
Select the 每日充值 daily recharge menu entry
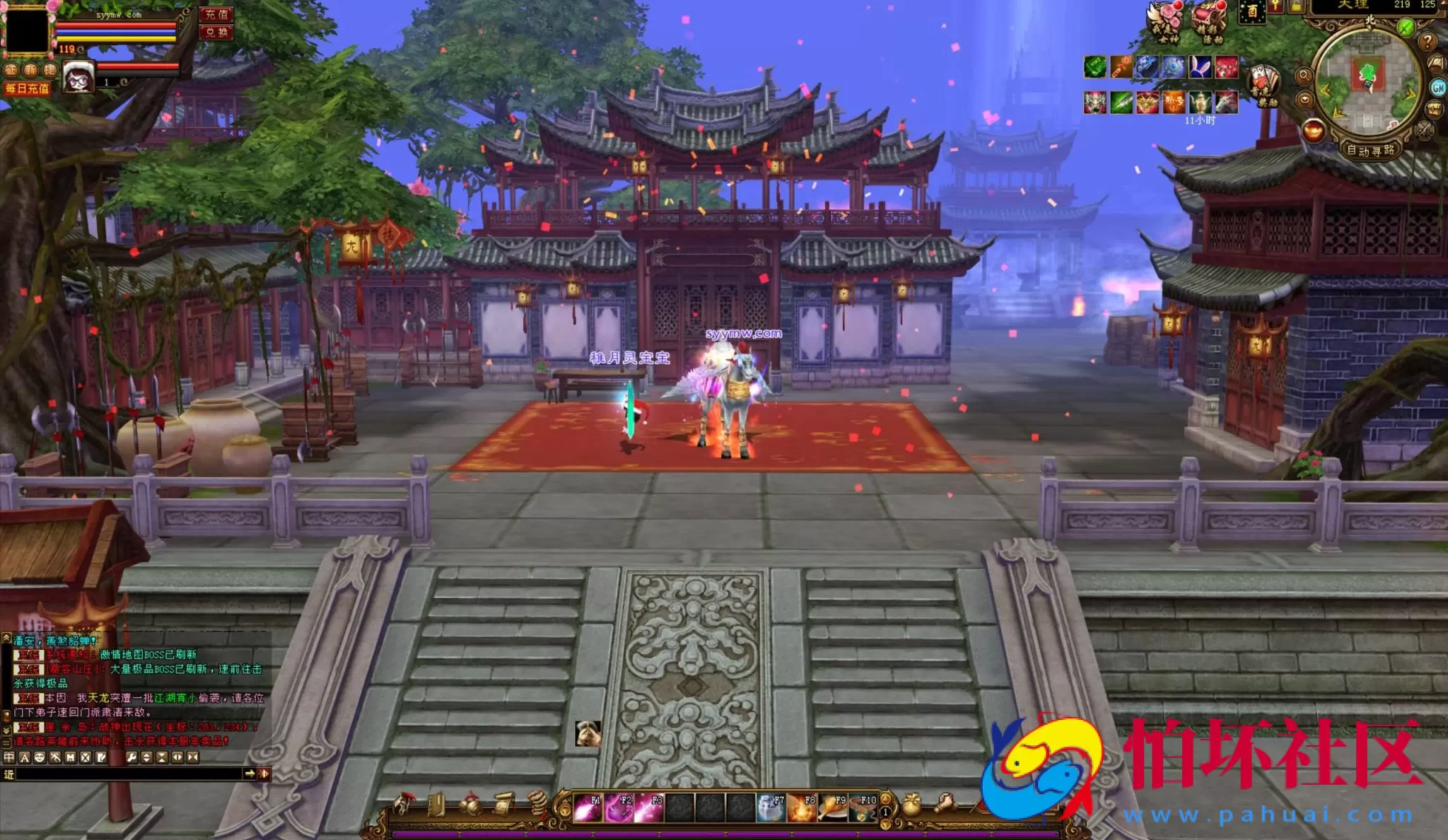pos(28,90)
